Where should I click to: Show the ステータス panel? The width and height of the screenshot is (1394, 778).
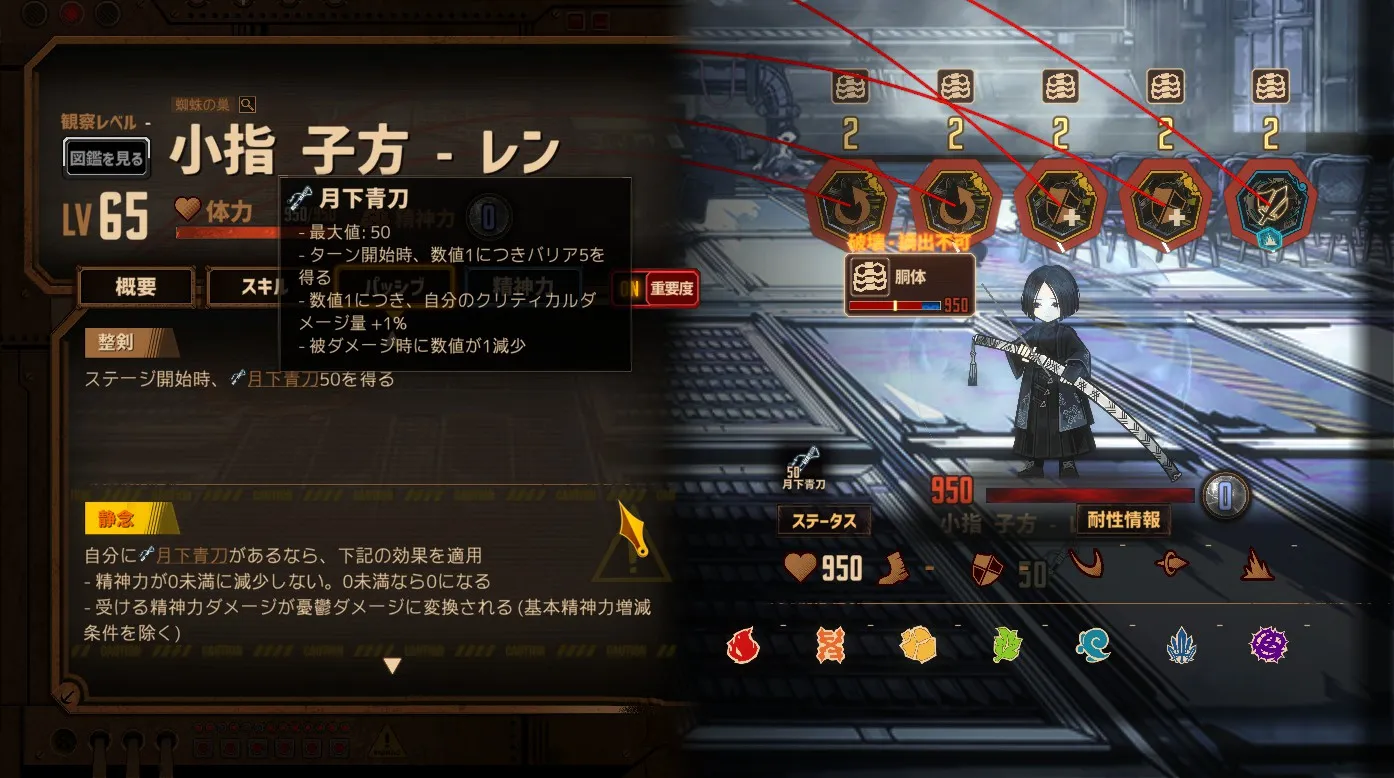(x=824, y=520)
